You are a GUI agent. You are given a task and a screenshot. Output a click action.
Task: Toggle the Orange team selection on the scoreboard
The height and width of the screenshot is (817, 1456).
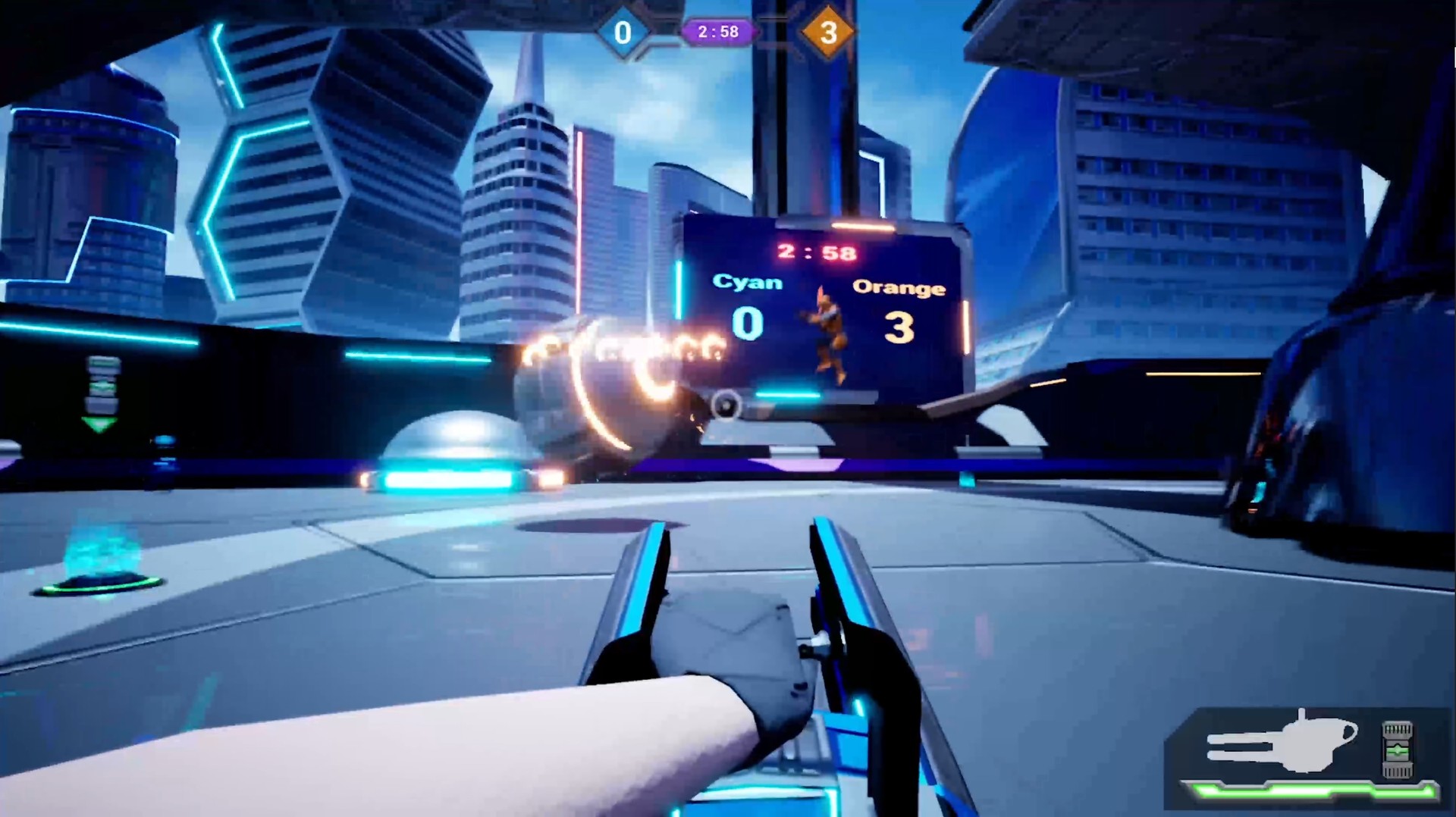click(899, 288)
